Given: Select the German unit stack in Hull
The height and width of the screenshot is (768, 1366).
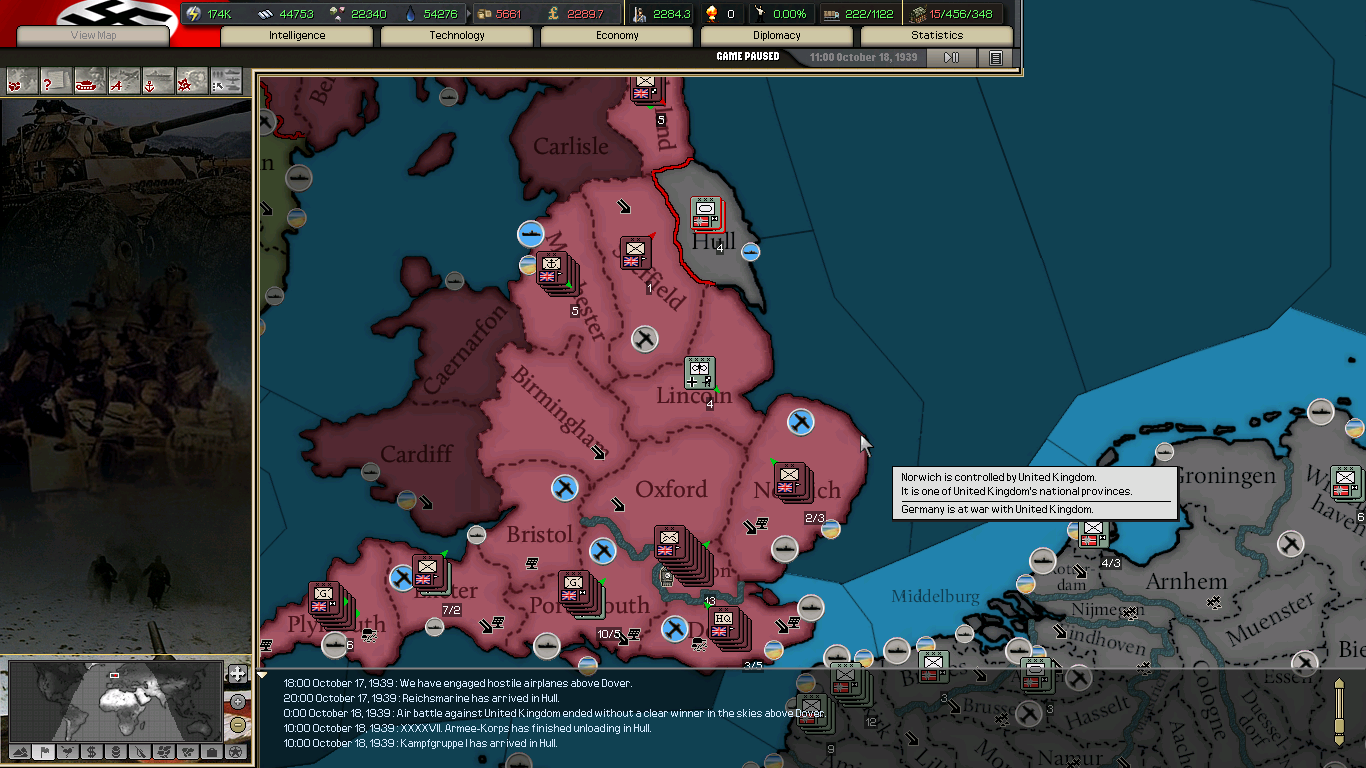Looking at the screenshot, I should pyautogui.click(x=705, y=213).
